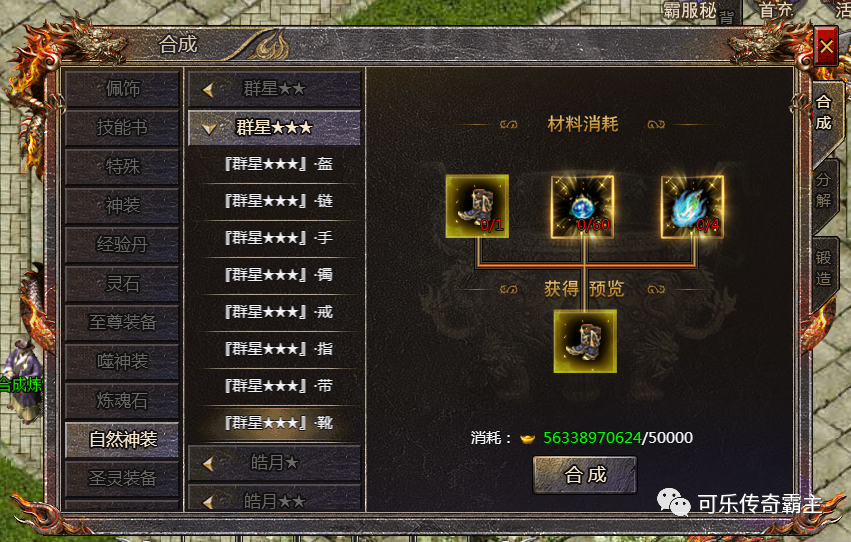Close the 合成 crafting window
The image size is (851, 542).
coord(825,47)
